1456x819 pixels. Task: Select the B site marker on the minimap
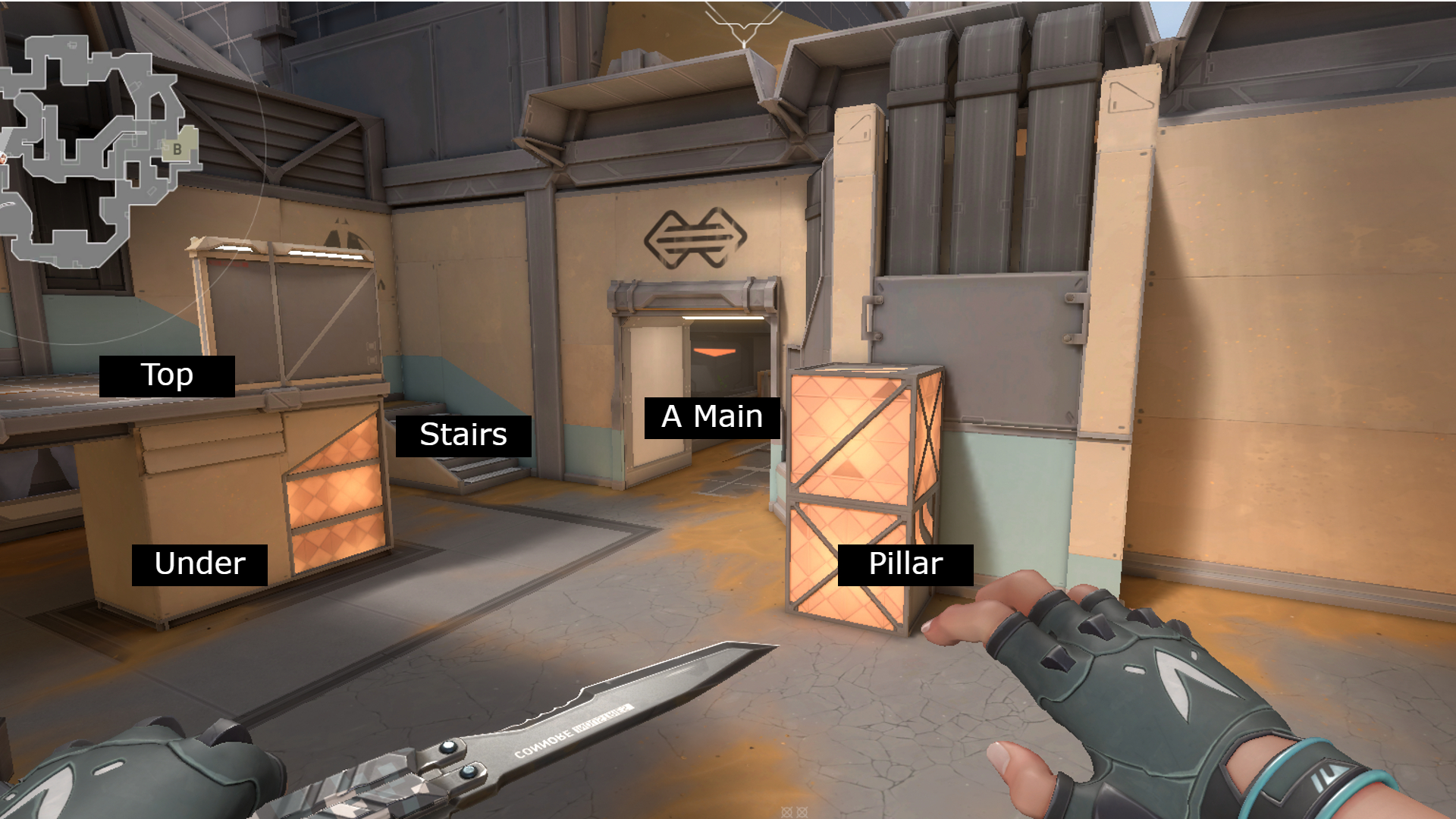(177, 149)
